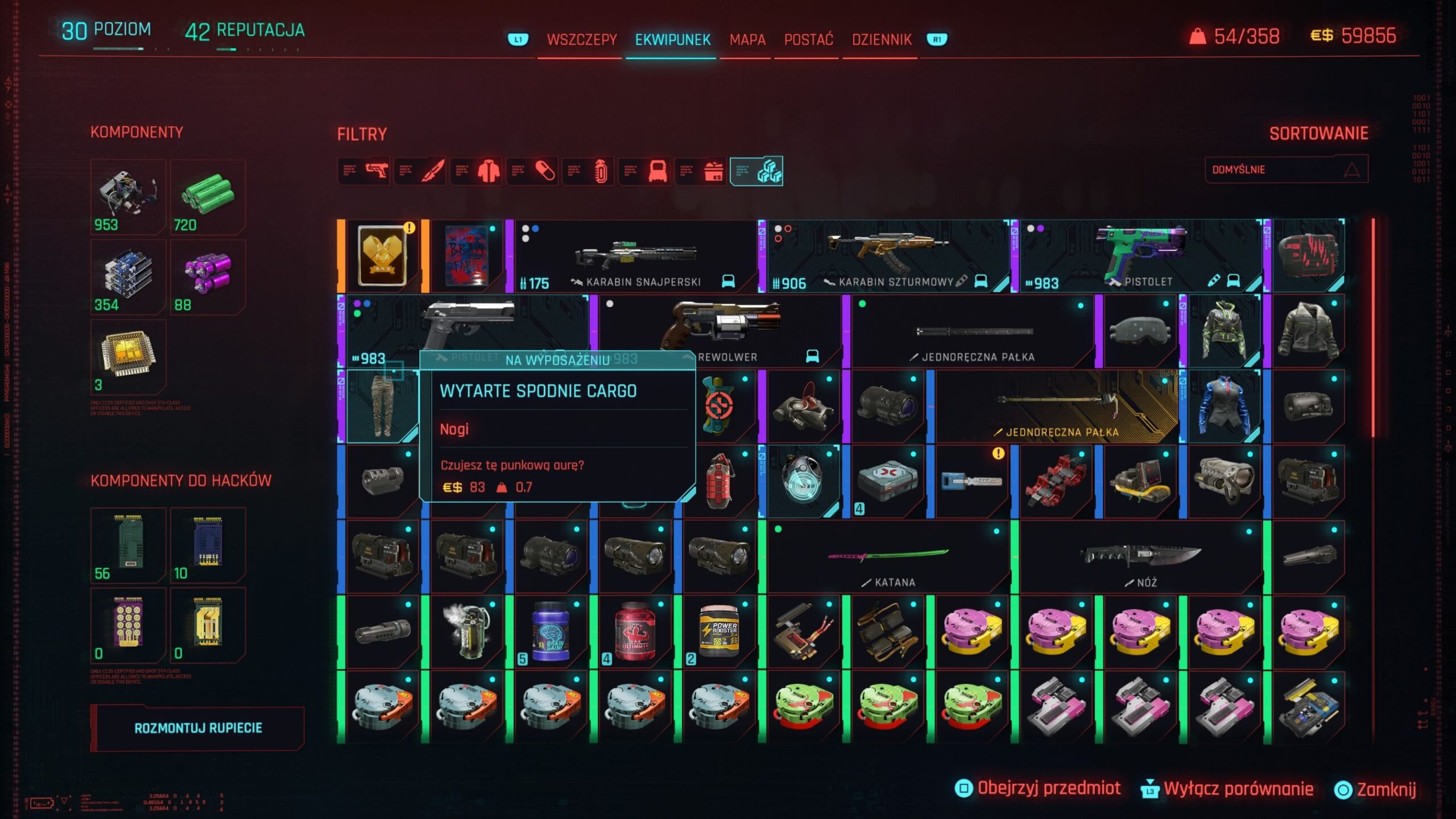Screen dimensions: 1456x819
Task: Open the Domyślnie sorting dropdown
Action: [1286, 169]
